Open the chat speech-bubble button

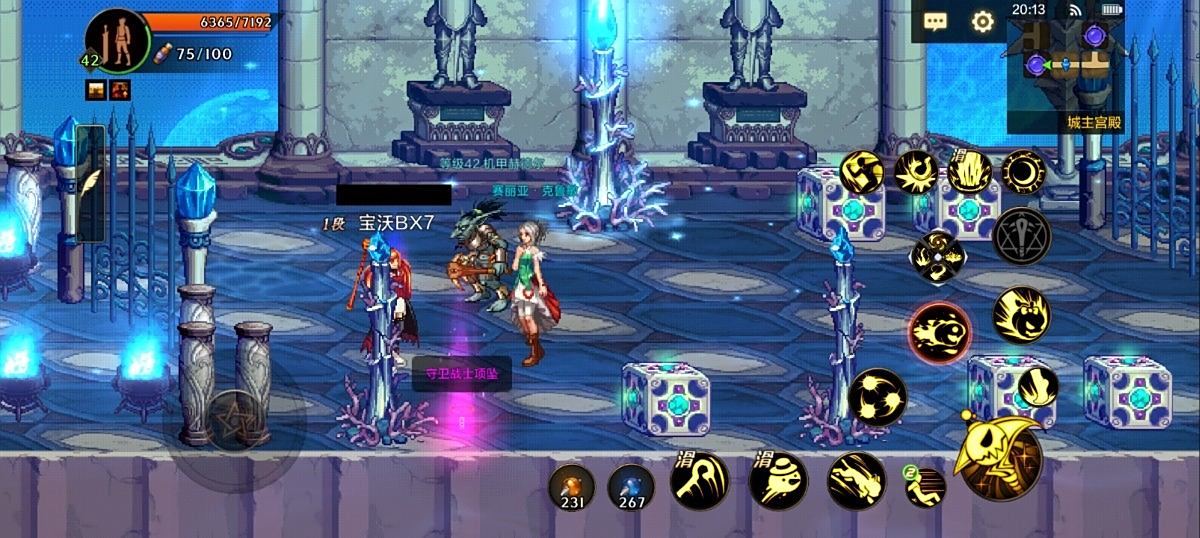tap(936, 21)
